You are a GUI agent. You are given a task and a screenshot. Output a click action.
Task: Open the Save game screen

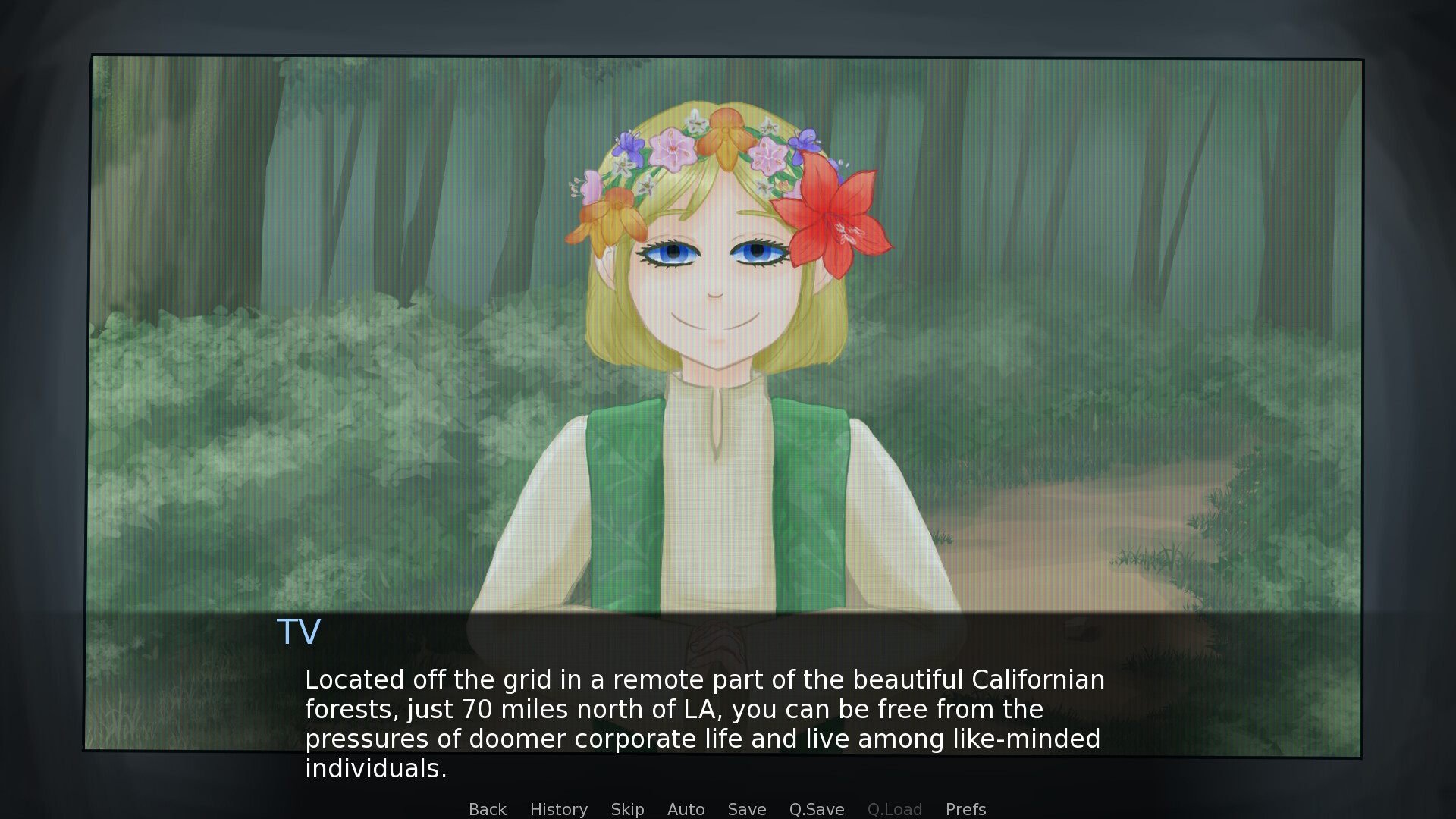tap(746, 808)
